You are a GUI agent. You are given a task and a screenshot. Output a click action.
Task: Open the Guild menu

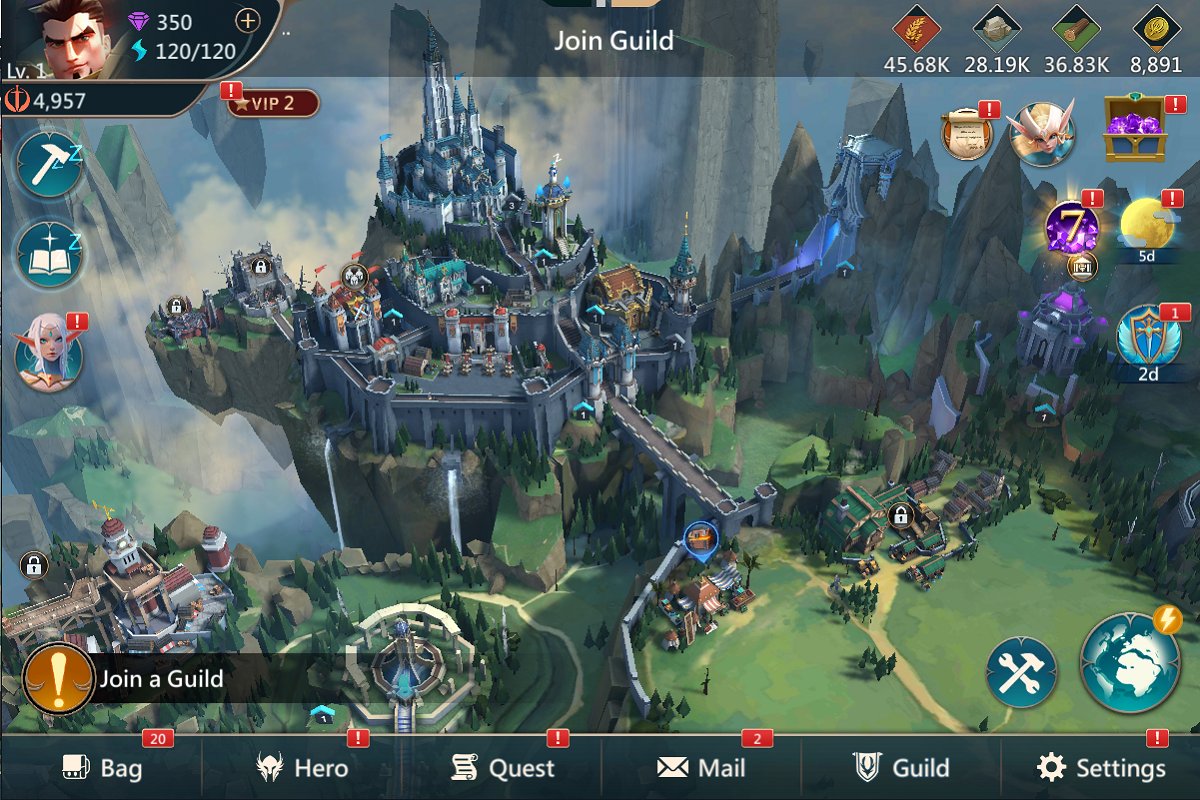(901, 768)
